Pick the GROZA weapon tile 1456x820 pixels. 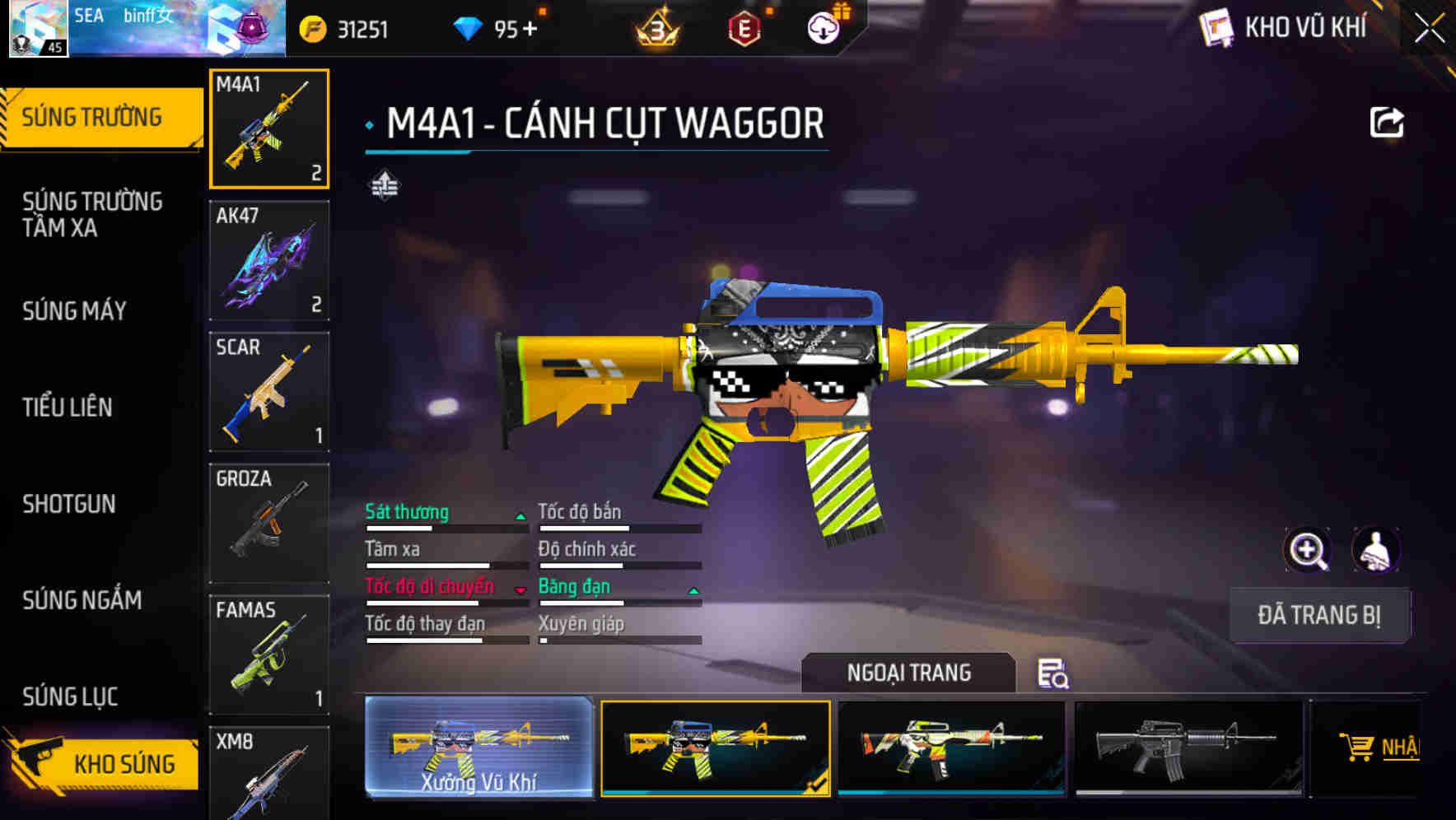269,523
